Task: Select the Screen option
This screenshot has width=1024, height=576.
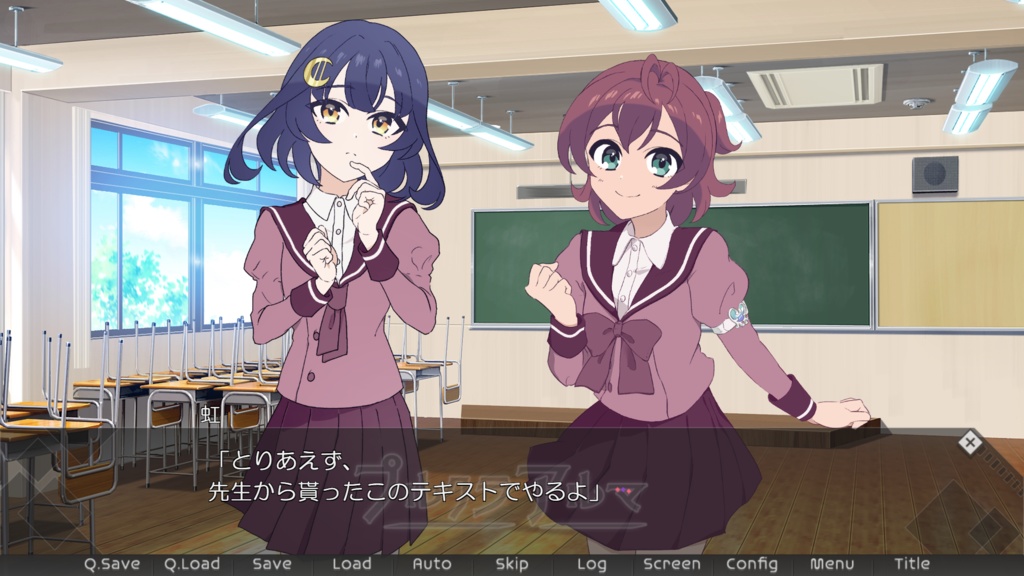Action: (x=672, y=564)
